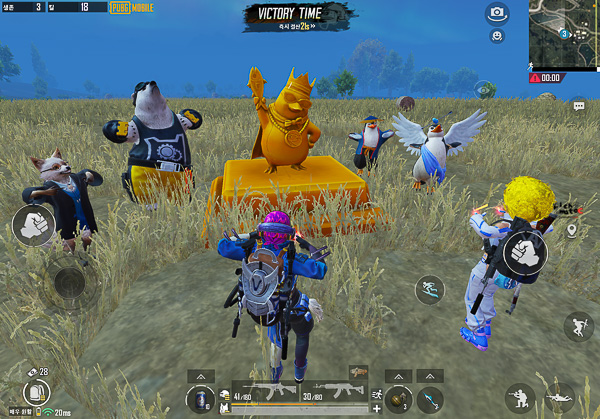Screen dimensions: 600x419
Task: Tap the left-side punch fist button
Action: tap(32, 225)
